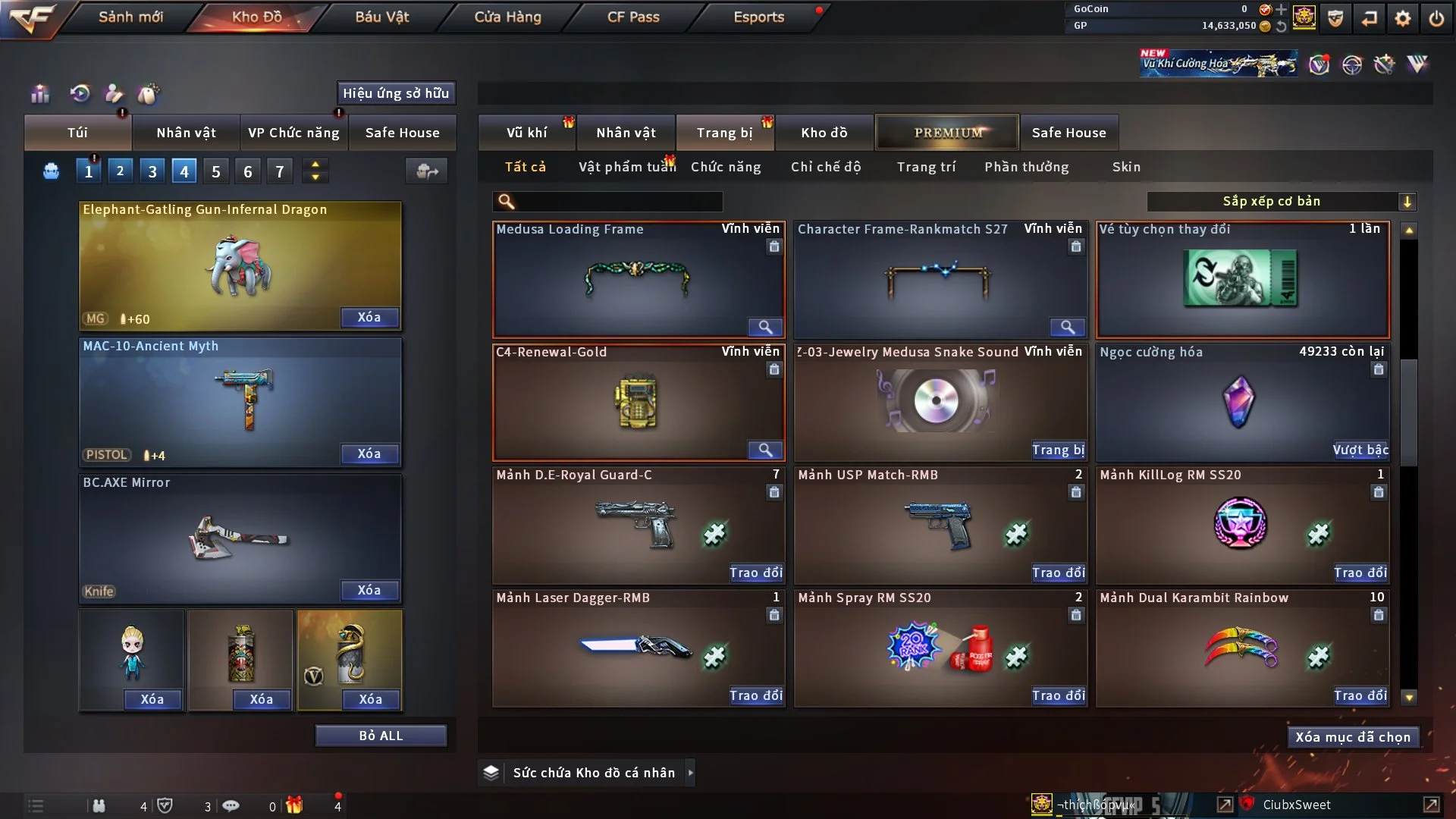Select the Chức năng filter
This screenshot has width=1456, height=819.
tap(726, 167)
